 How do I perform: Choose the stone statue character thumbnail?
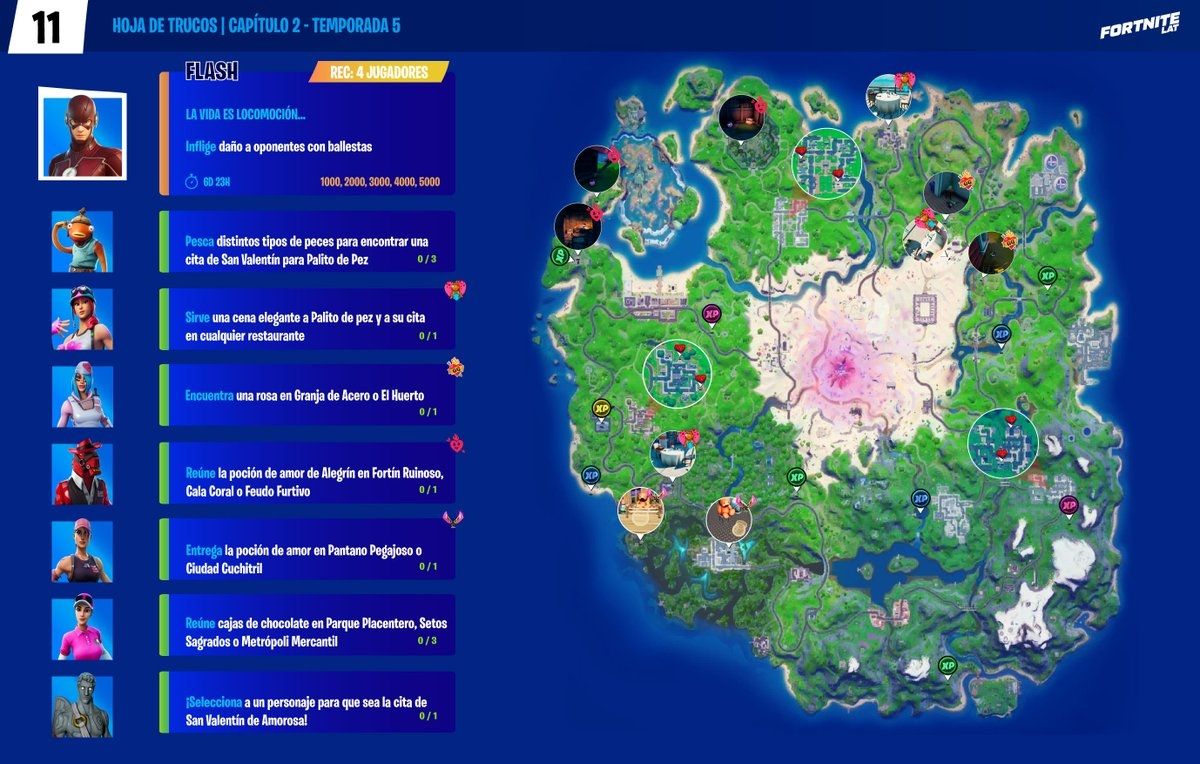(82, 706)
